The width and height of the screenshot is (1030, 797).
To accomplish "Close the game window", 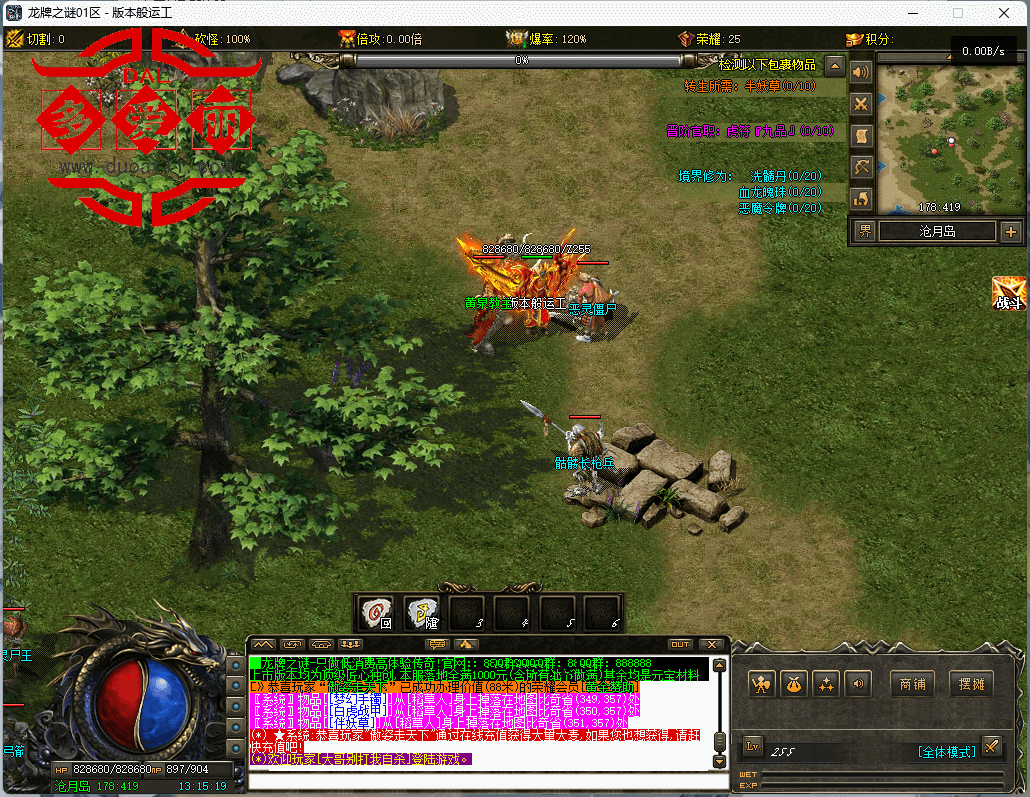I will point(1003,14).
